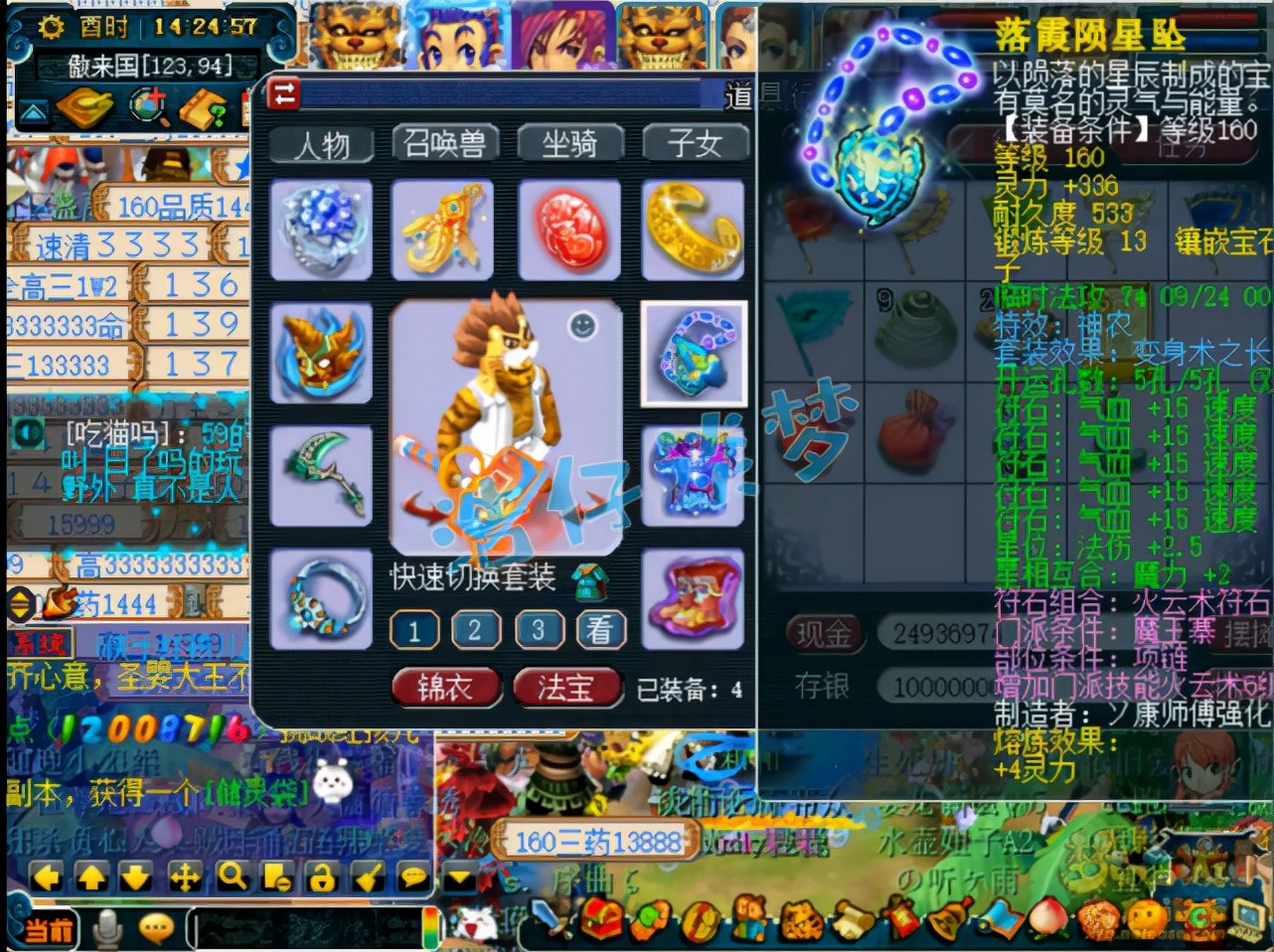Select the magnifier zoom icon in the navigation toolbar
This screenshot has height=952, width=1274.
click(x=232, y=876)
